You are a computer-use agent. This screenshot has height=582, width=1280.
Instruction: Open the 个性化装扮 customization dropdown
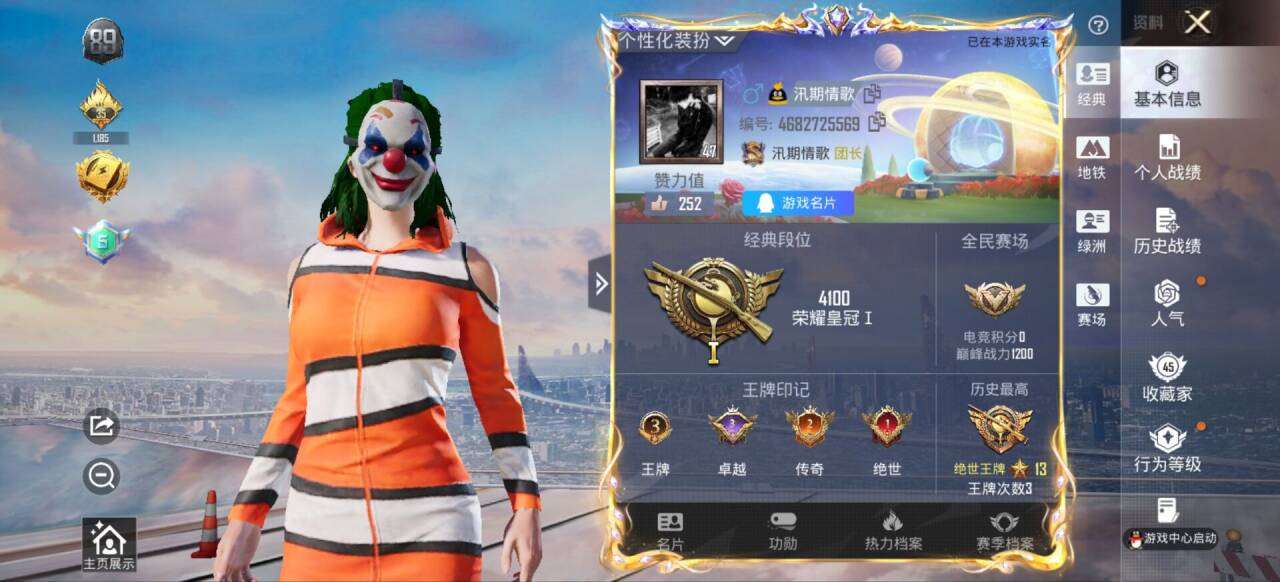click(677, 41)
